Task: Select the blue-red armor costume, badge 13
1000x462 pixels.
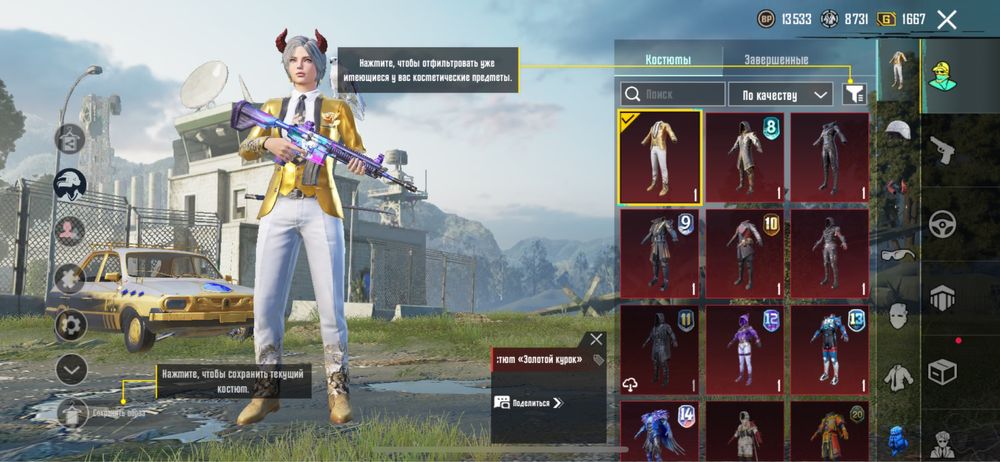Action: tap(830, 350)
